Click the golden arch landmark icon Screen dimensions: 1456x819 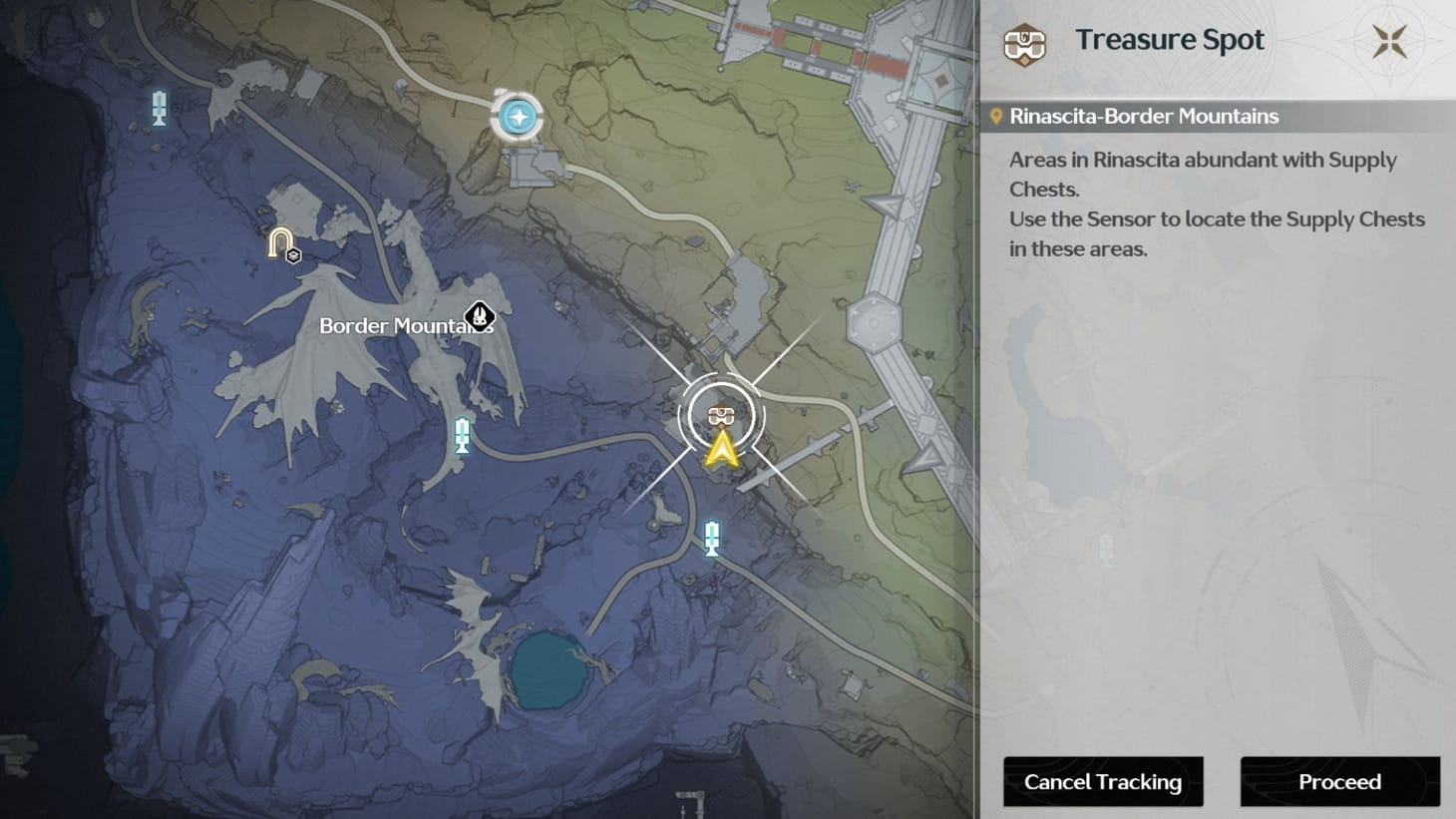pyautogui.click(x=278, y=239)
